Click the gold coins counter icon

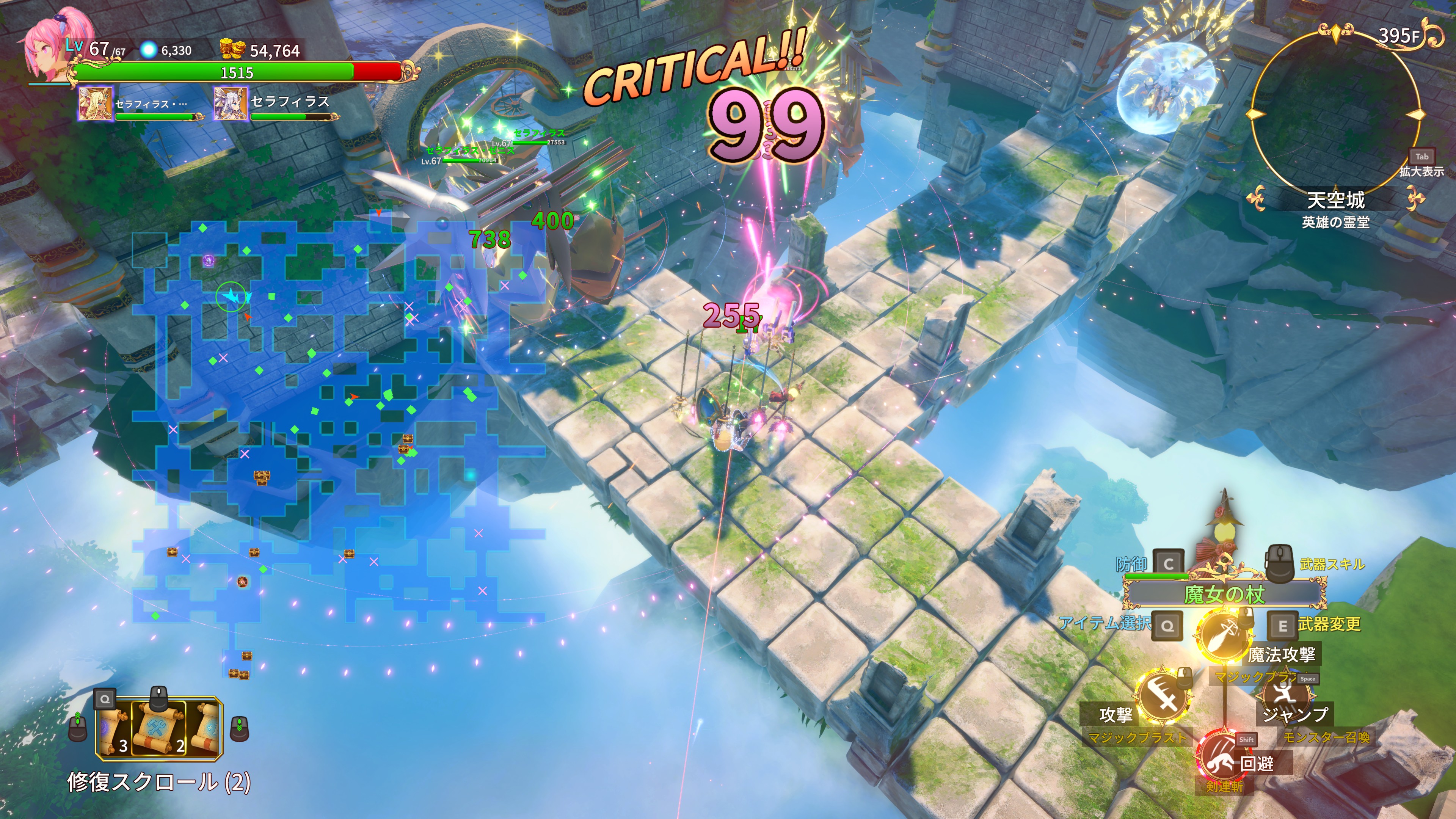pyautogui.click(x=232, y=50)
